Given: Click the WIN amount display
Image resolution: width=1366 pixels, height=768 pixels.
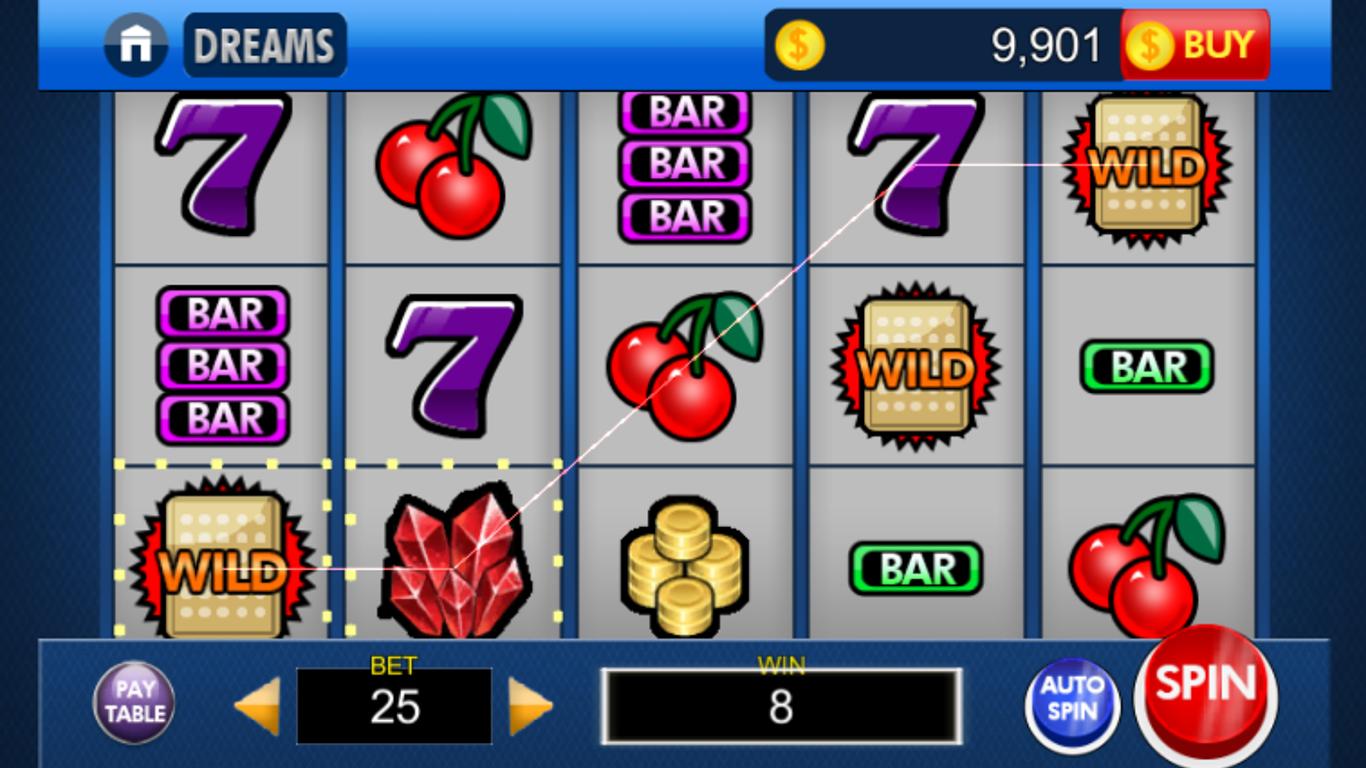Looking at the screenshot, I should (x=783, y=707).
